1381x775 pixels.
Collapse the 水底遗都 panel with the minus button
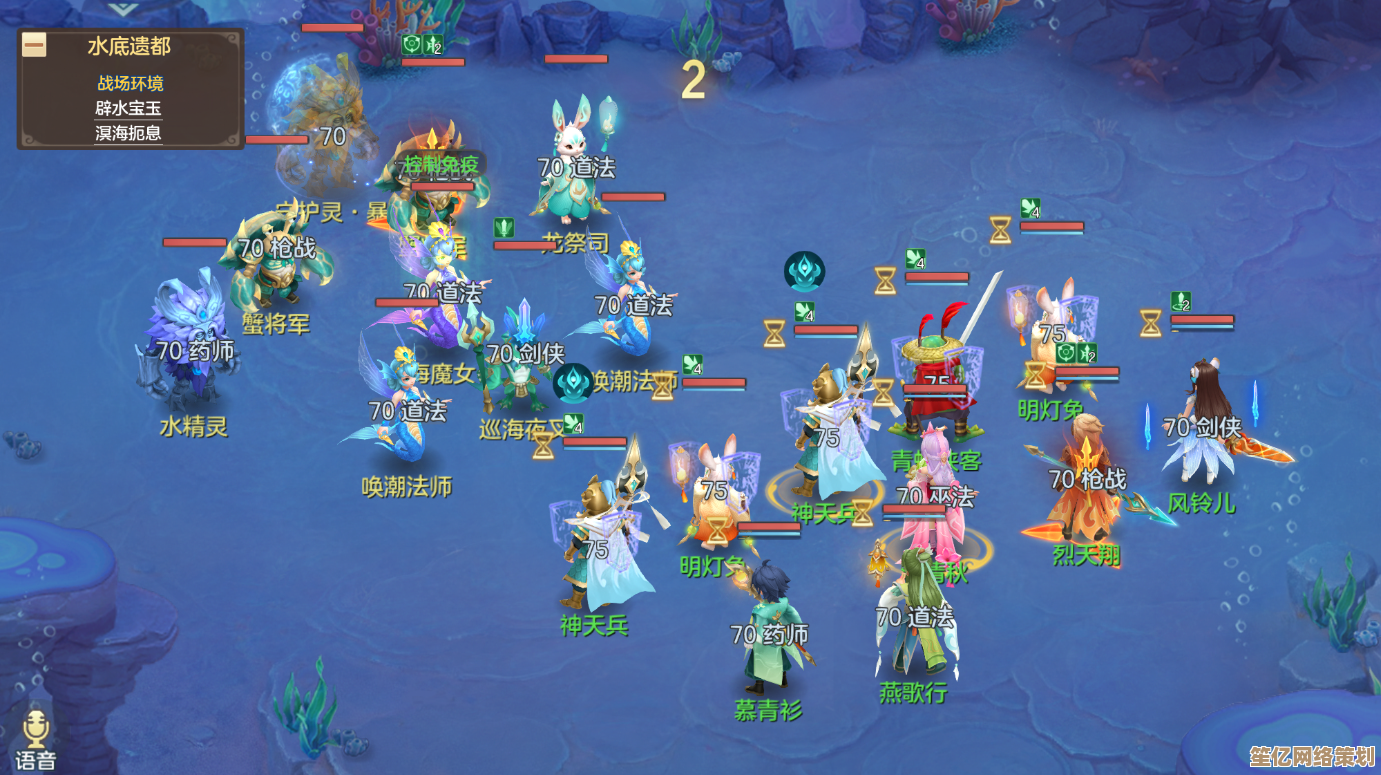point(35,46)
